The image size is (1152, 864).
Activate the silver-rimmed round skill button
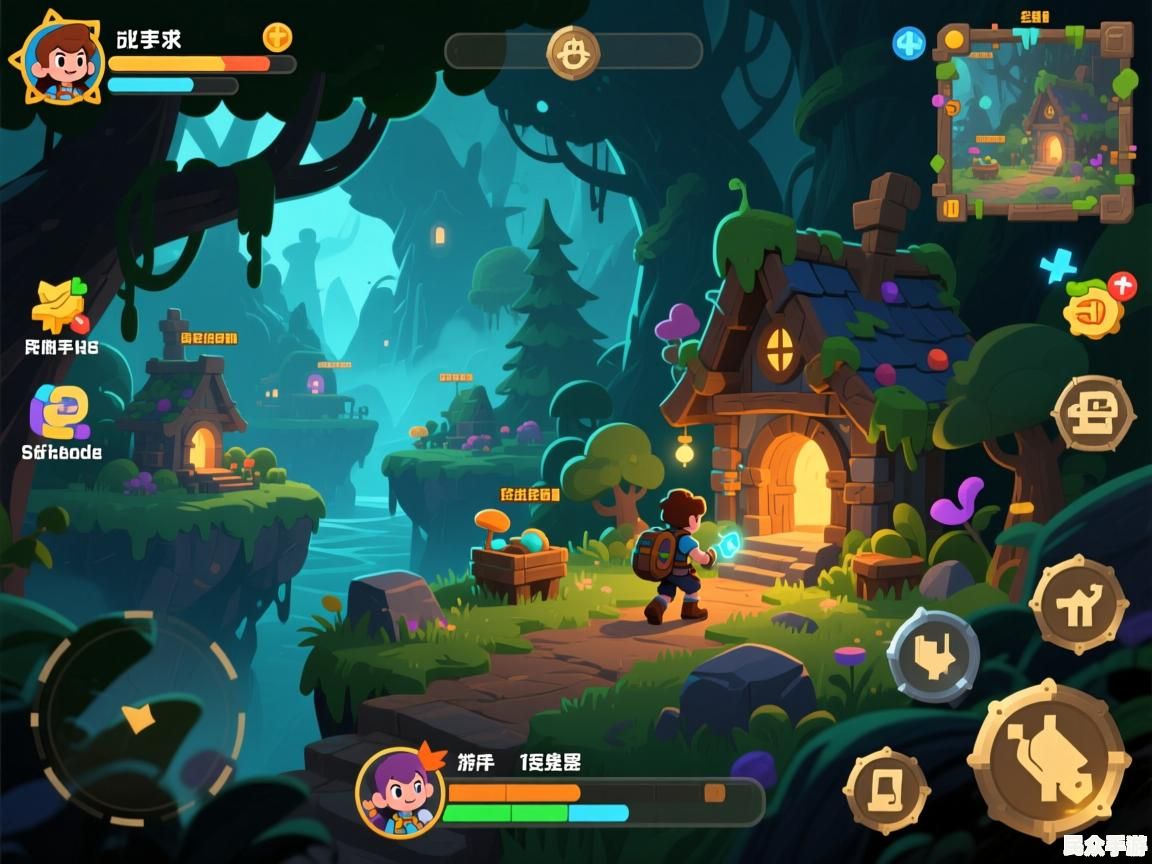click(x=933, y=657)
